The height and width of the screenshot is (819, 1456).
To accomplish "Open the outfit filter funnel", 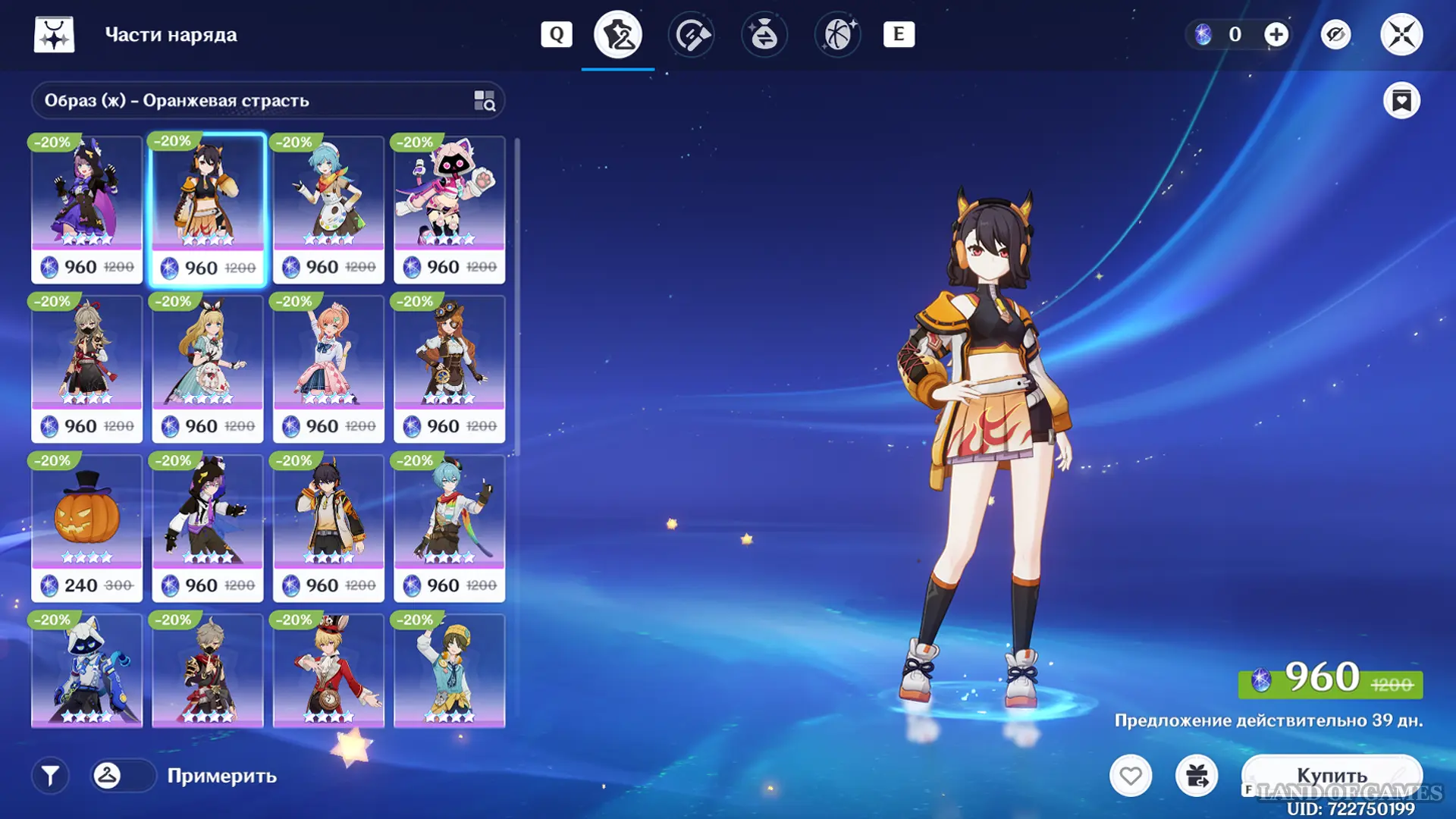I will [x=50, y=776].
